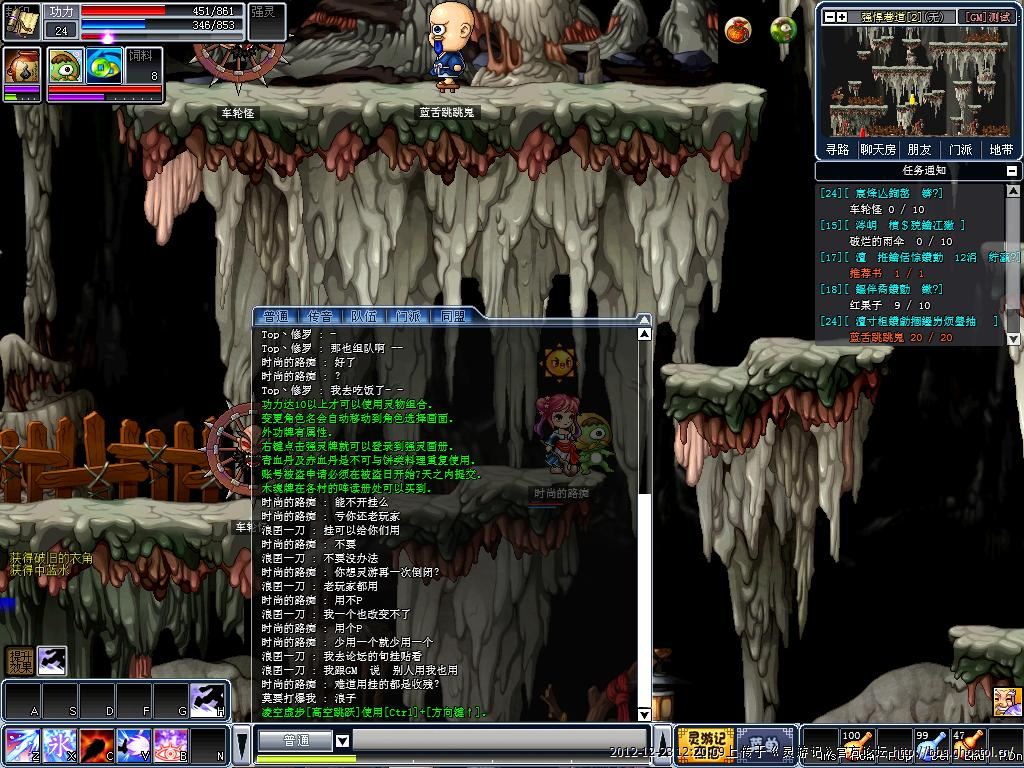Image resolution: width=1024 pixels, height=768 pixels.
Task: Switch to the 队伍 party chat tab
Action: point(364,316)
